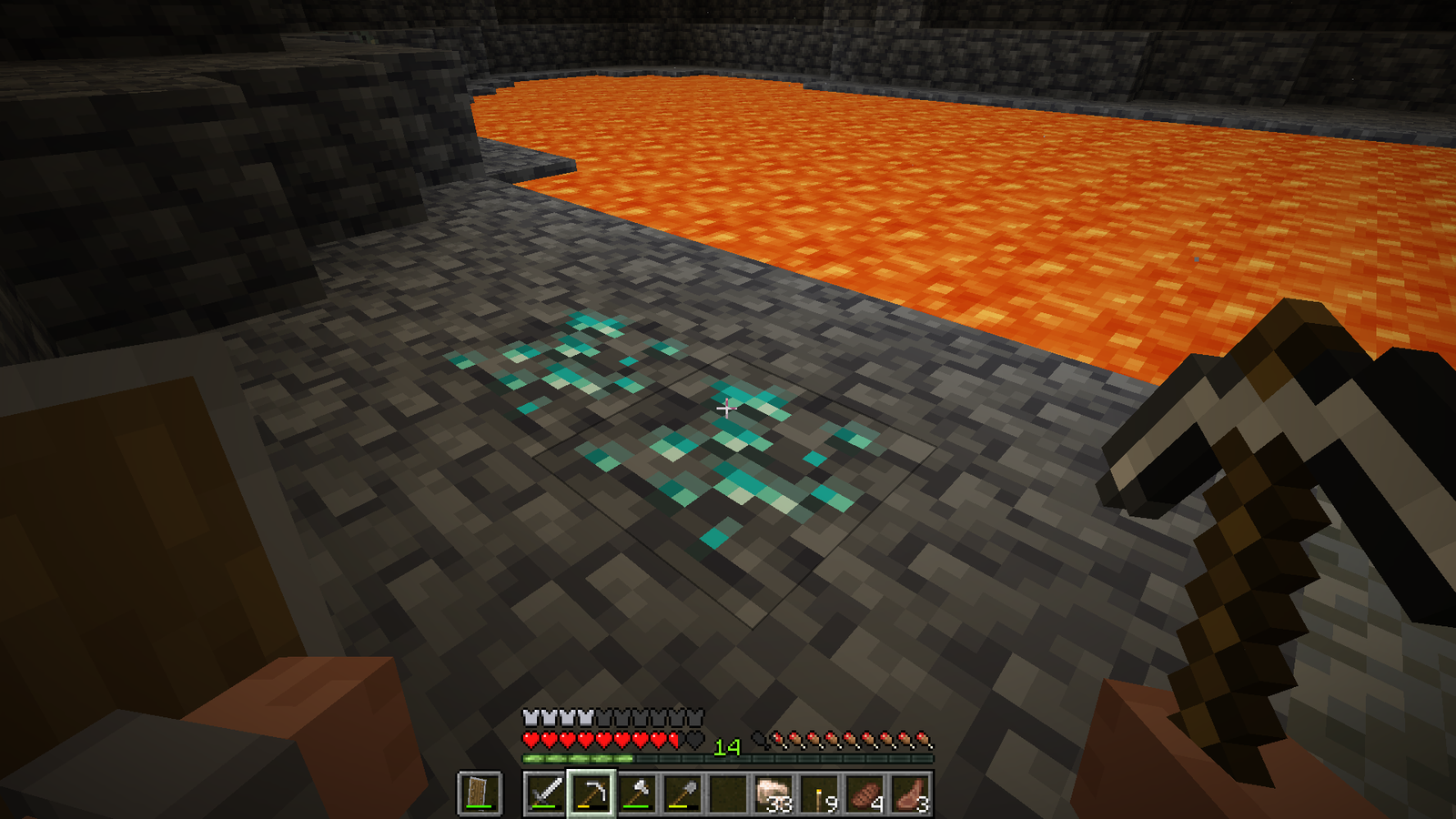
Task: Select the cooked steak stack of 4
Action: click(865, 794)
